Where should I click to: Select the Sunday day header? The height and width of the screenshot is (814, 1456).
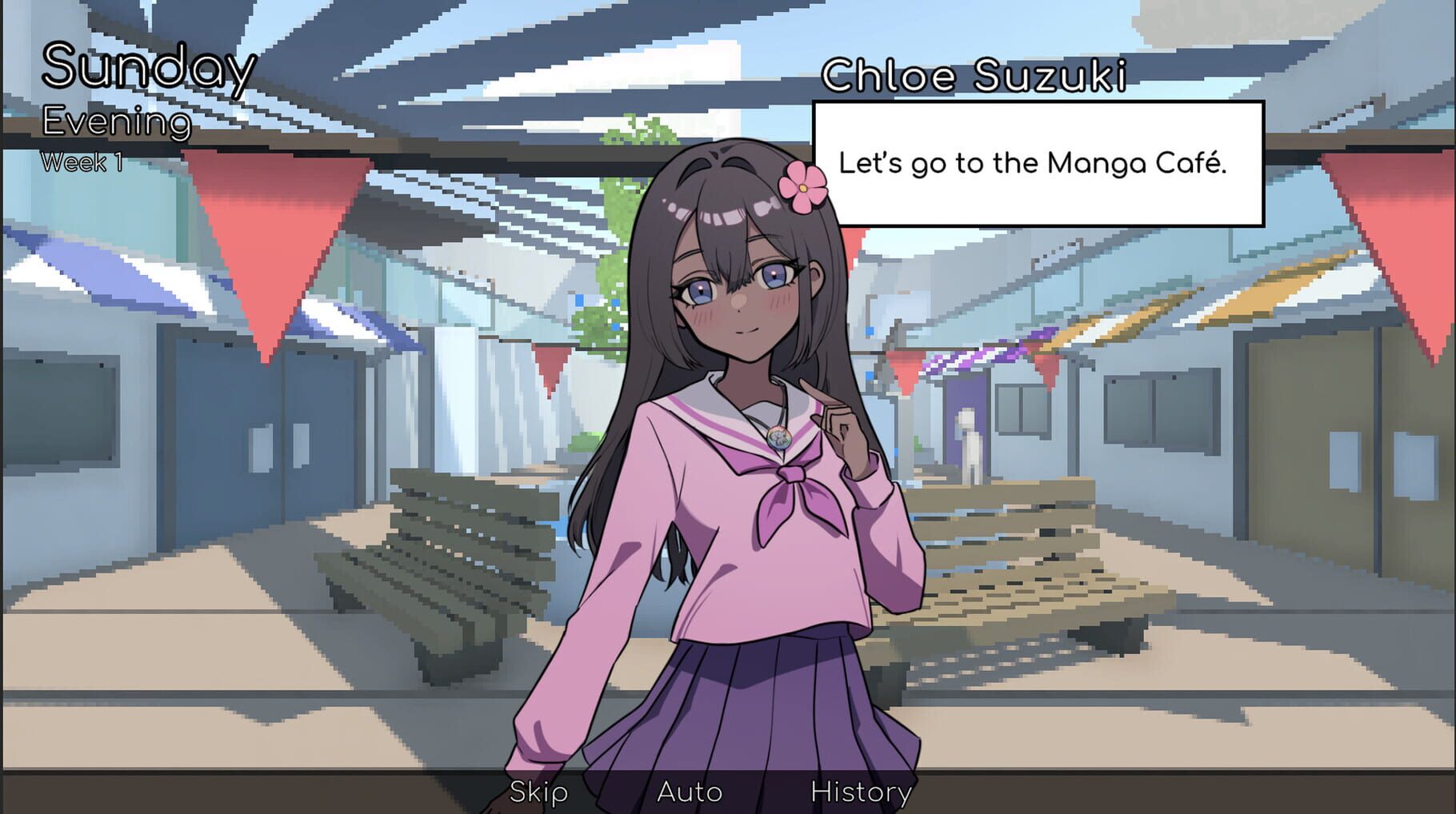pyautogui.click(x=148, y=70)
